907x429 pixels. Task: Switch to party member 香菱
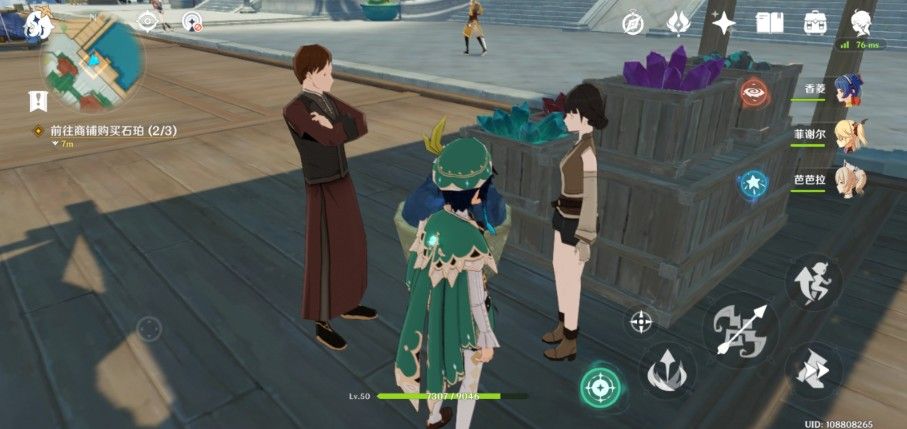coord(848,90)
